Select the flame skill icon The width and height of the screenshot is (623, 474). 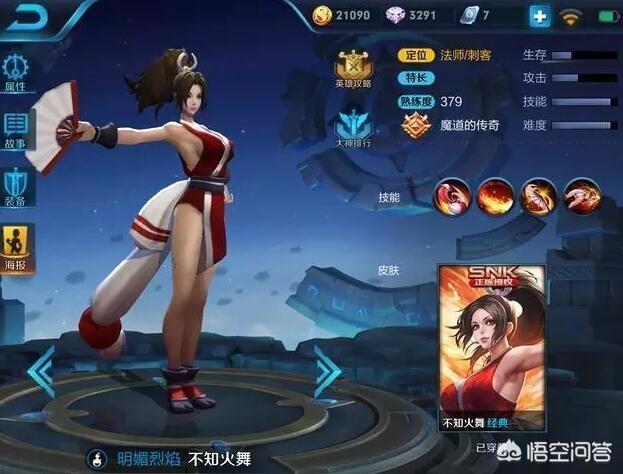pyautogui.click(x=494, y=197)
